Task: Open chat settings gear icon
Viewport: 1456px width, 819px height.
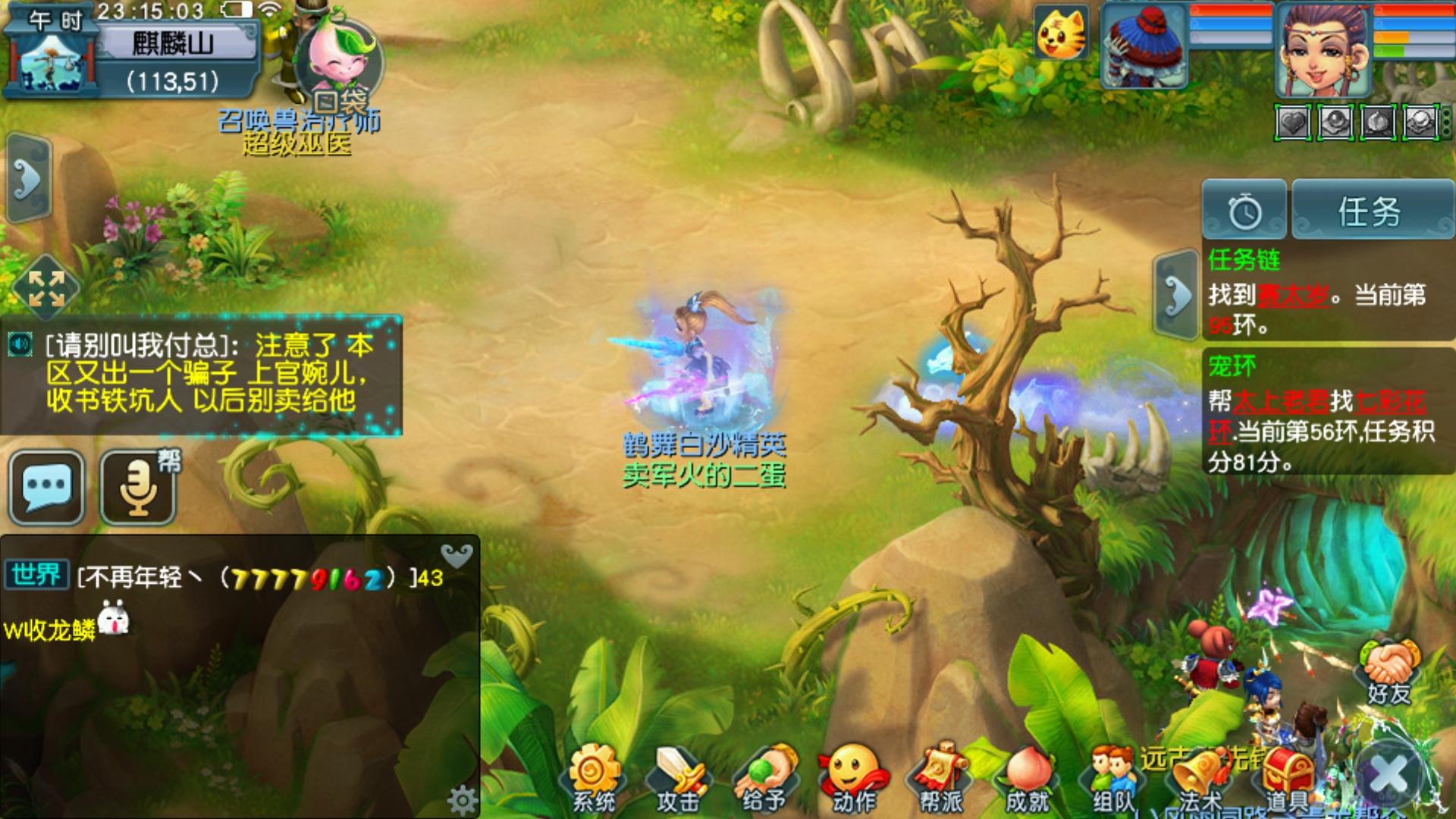Action: tap(462, 799)
